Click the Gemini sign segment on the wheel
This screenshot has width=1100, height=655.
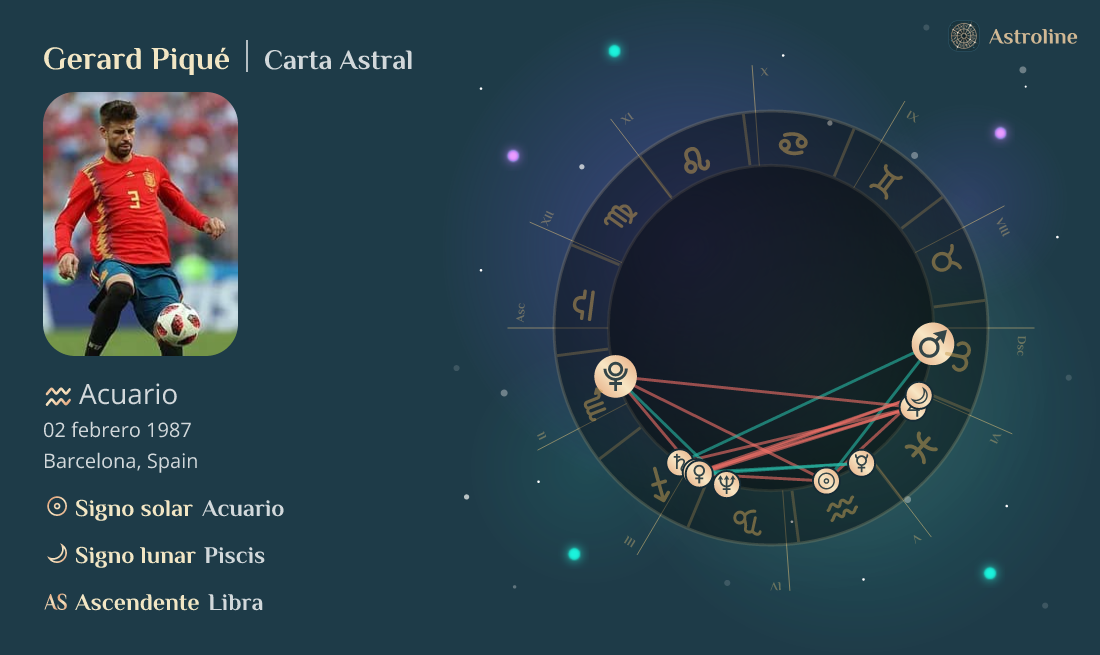(x=886, y=181)
